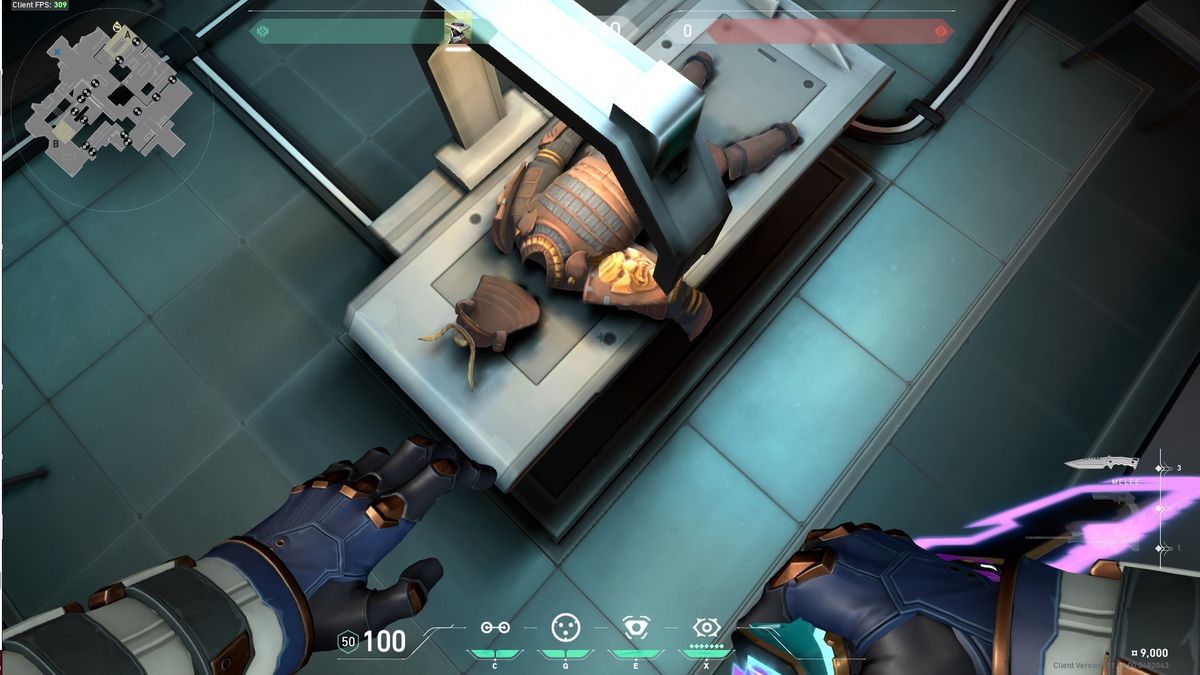Click the green team emblem
This screenshot has width=1200, height=675.
(261, 31)
